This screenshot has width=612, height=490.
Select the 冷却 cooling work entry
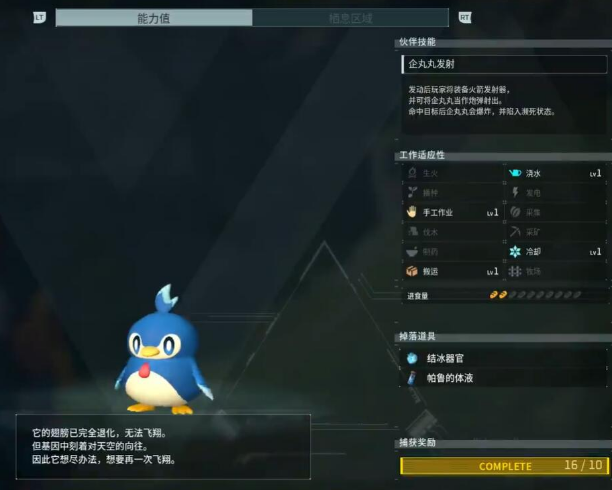tap(555, 252)
